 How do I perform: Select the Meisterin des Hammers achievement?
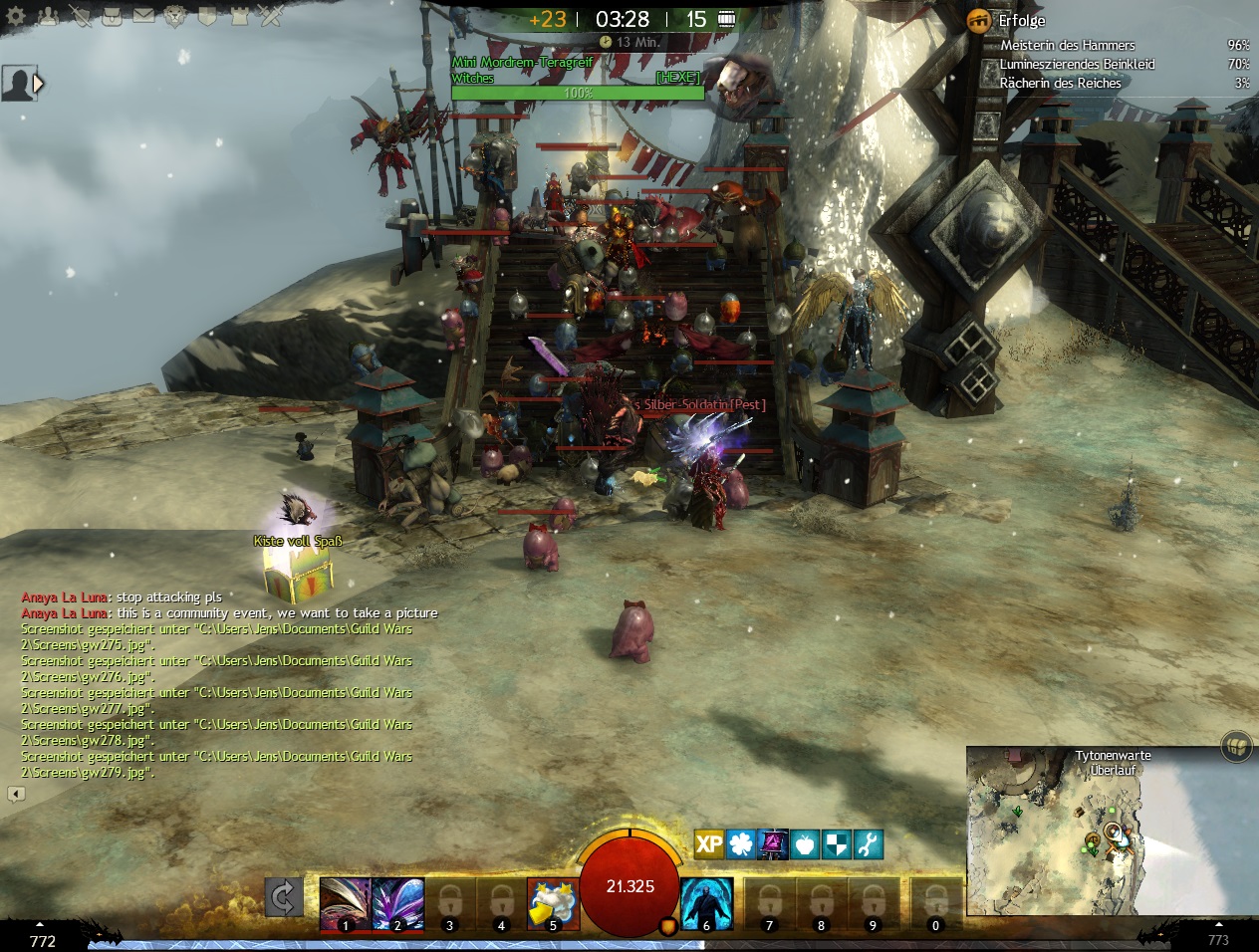[1067, 45]
